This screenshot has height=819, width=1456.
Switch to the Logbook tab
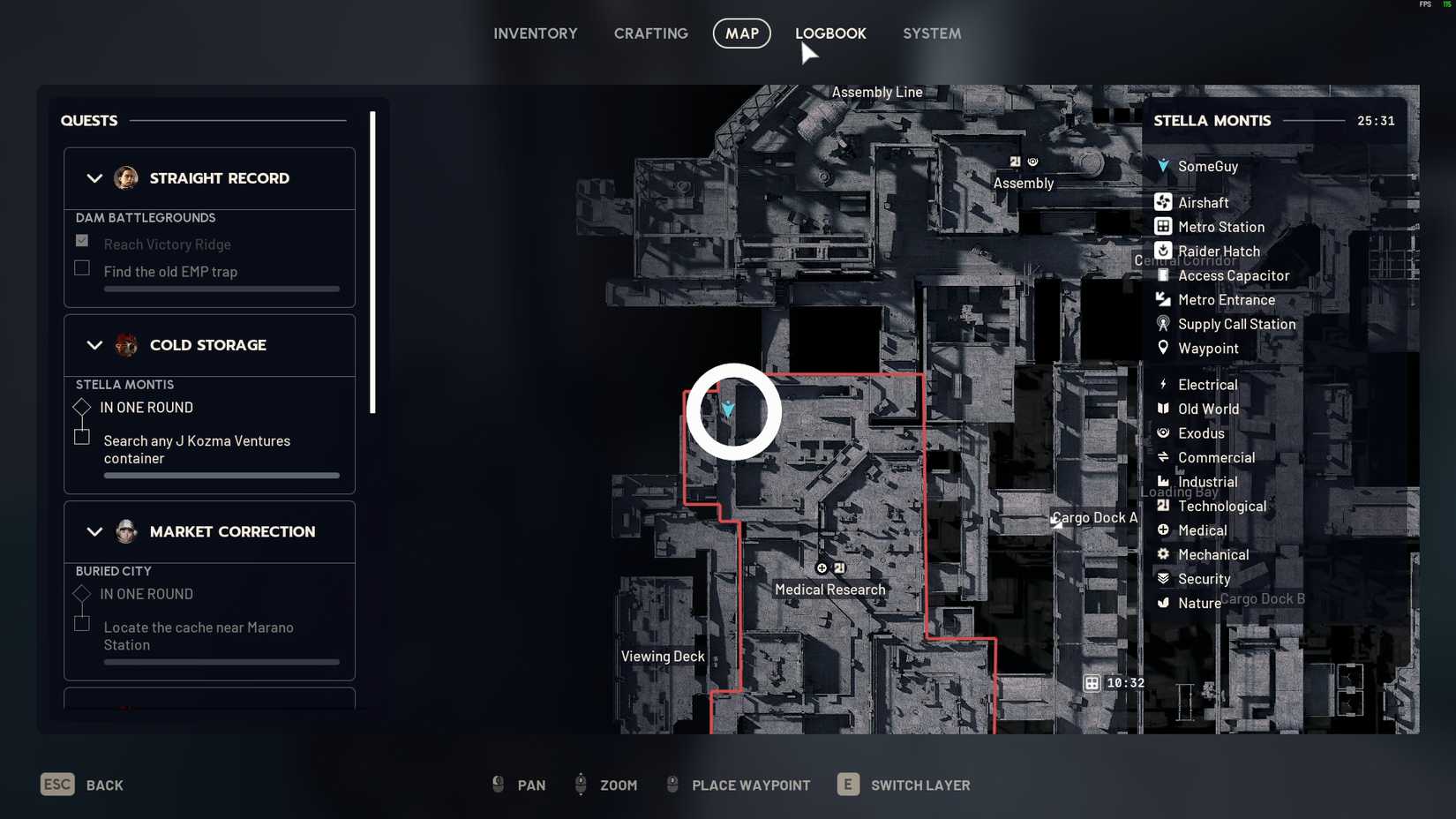pyautogui.click(x=830, y=34)
